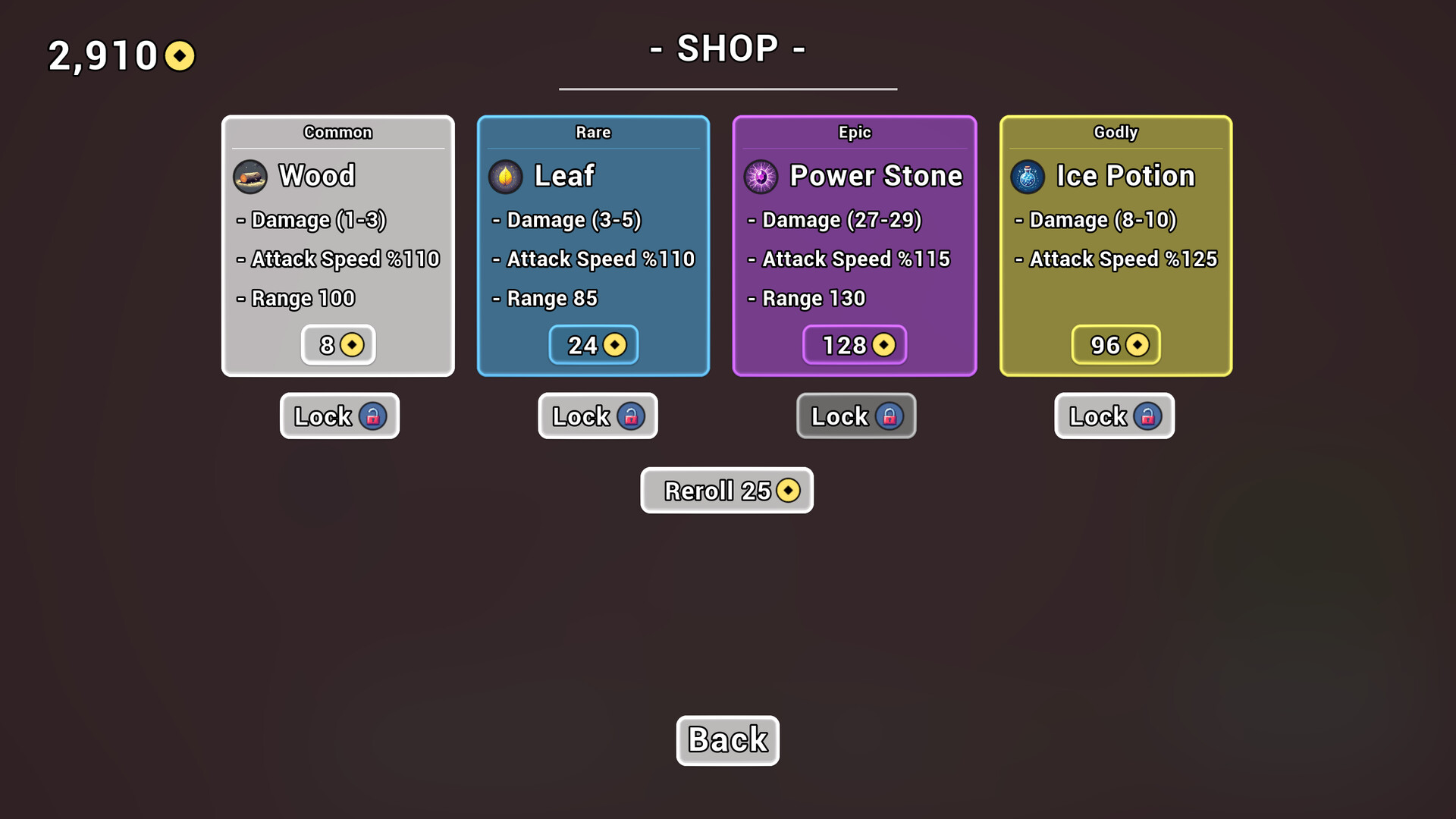Viewport: 1456px width, 819px height.
Task: Toggle the Lock for the Power Stone card
Action: (855, 416)
